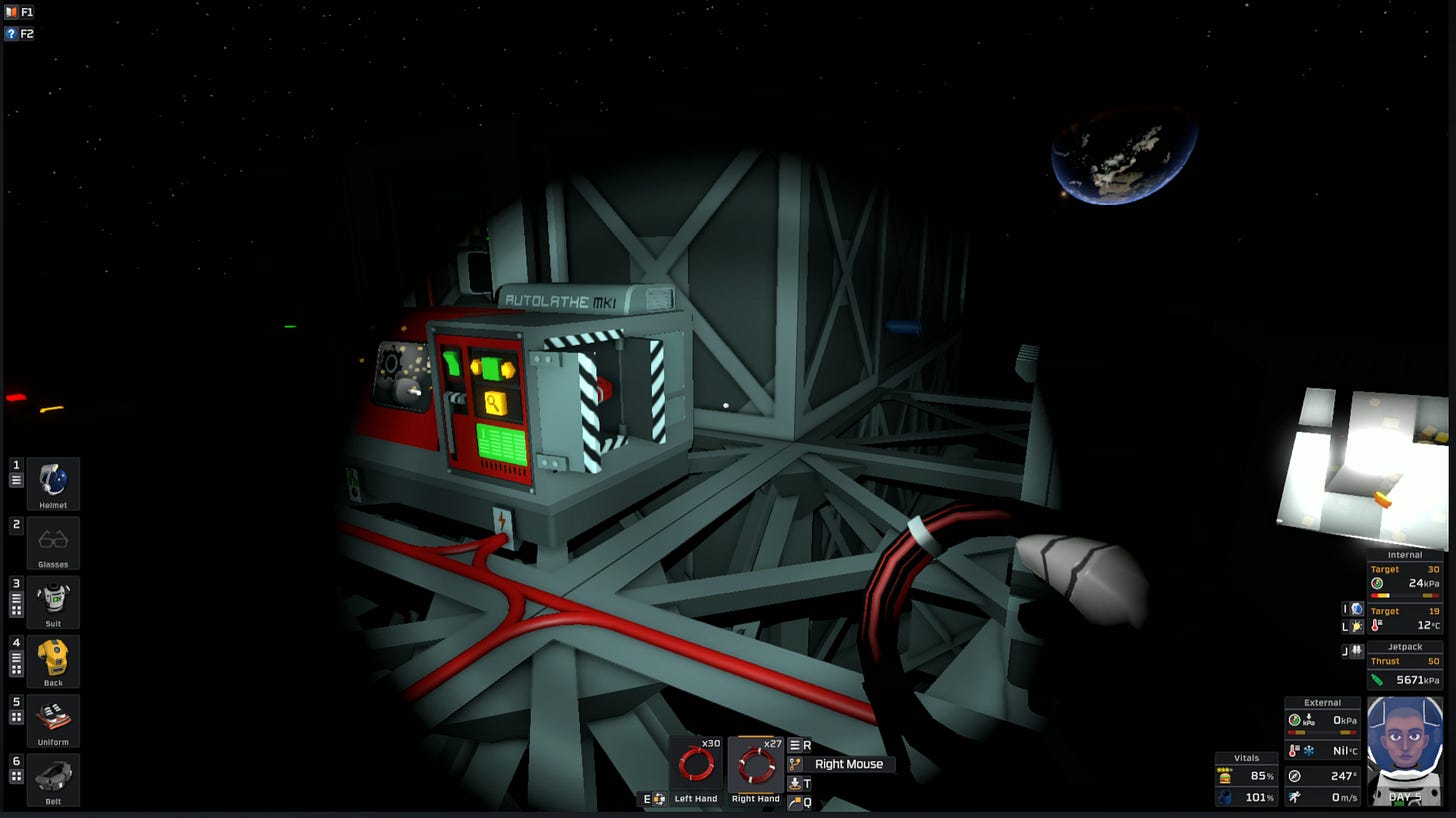Click the drop item icon by the hand slots
Viewport: 1456px width, 818px height.
point(795,783)
